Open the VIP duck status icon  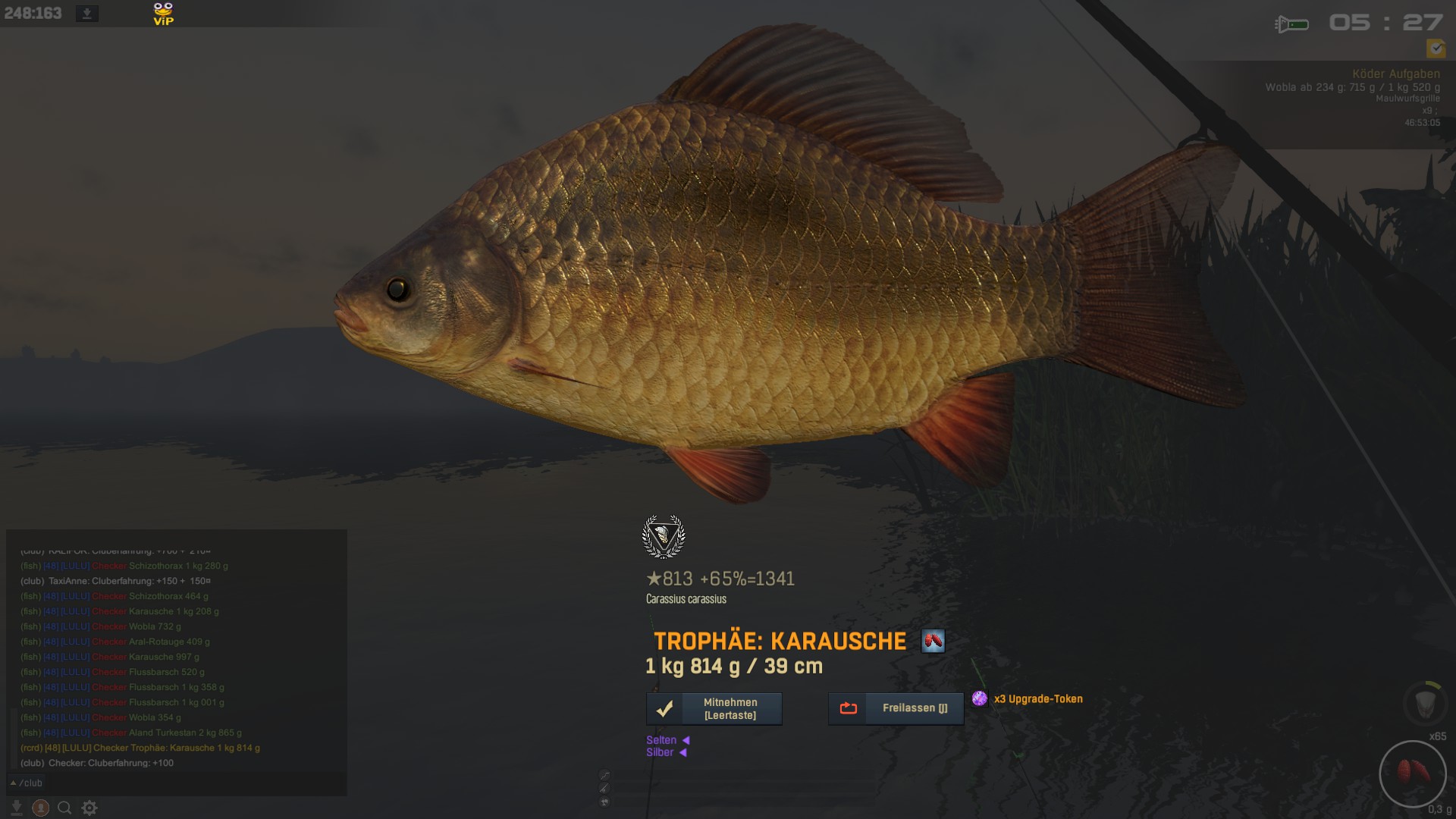(x=163, y=14)
